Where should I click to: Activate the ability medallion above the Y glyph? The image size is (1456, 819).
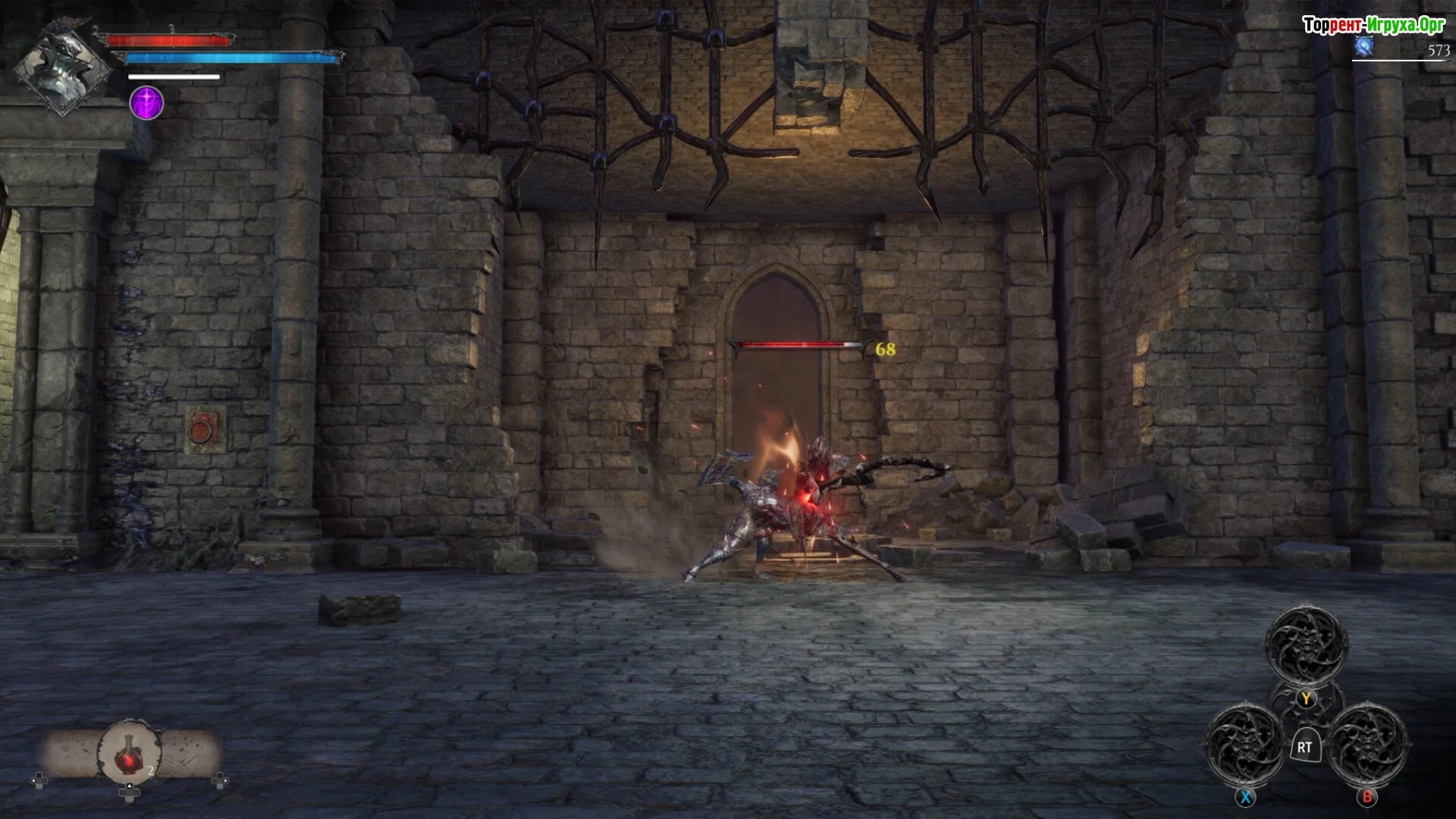(1306, 646)
